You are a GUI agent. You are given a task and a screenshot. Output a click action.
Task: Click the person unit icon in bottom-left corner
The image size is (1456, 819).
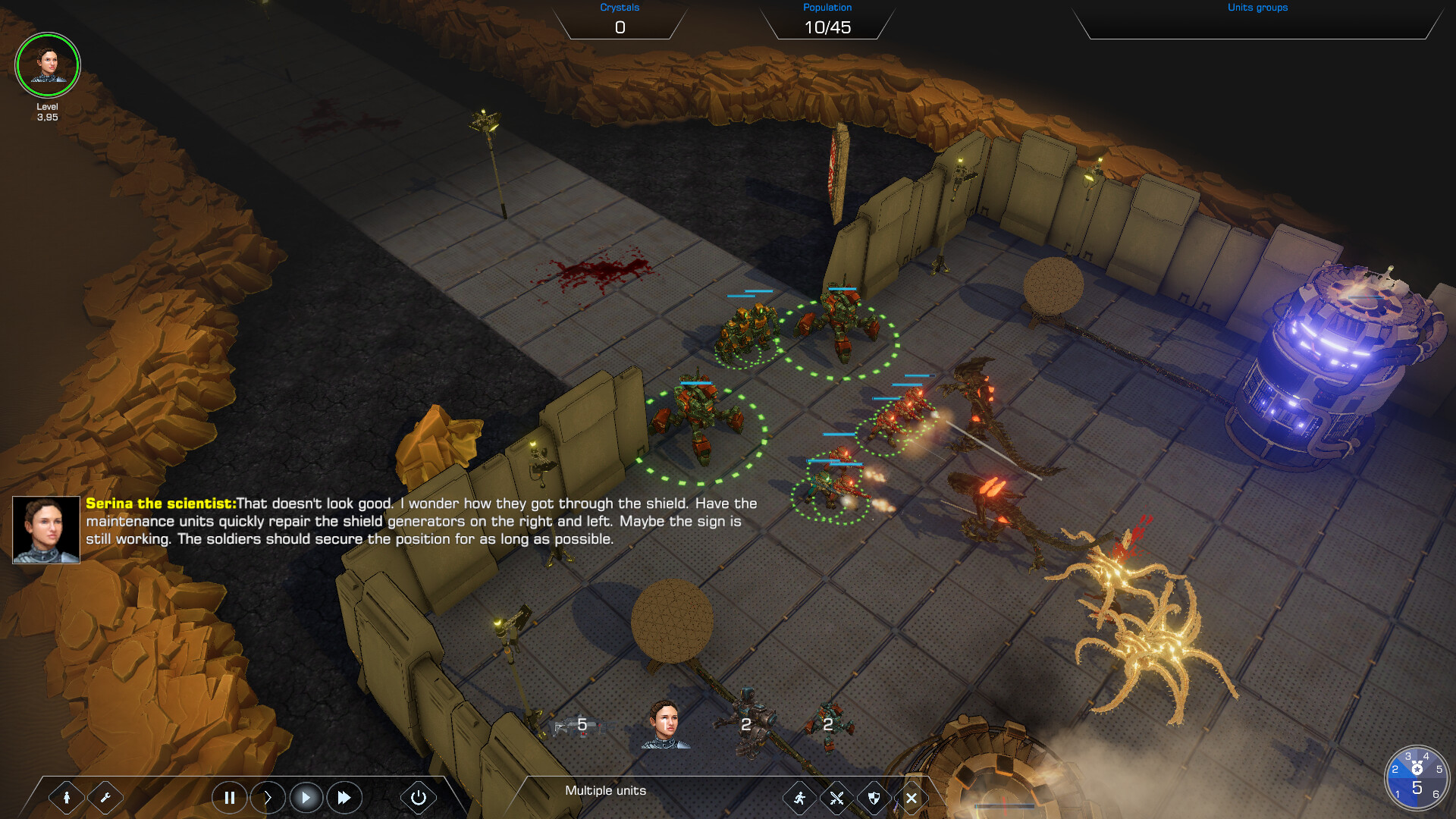[68, 797]
